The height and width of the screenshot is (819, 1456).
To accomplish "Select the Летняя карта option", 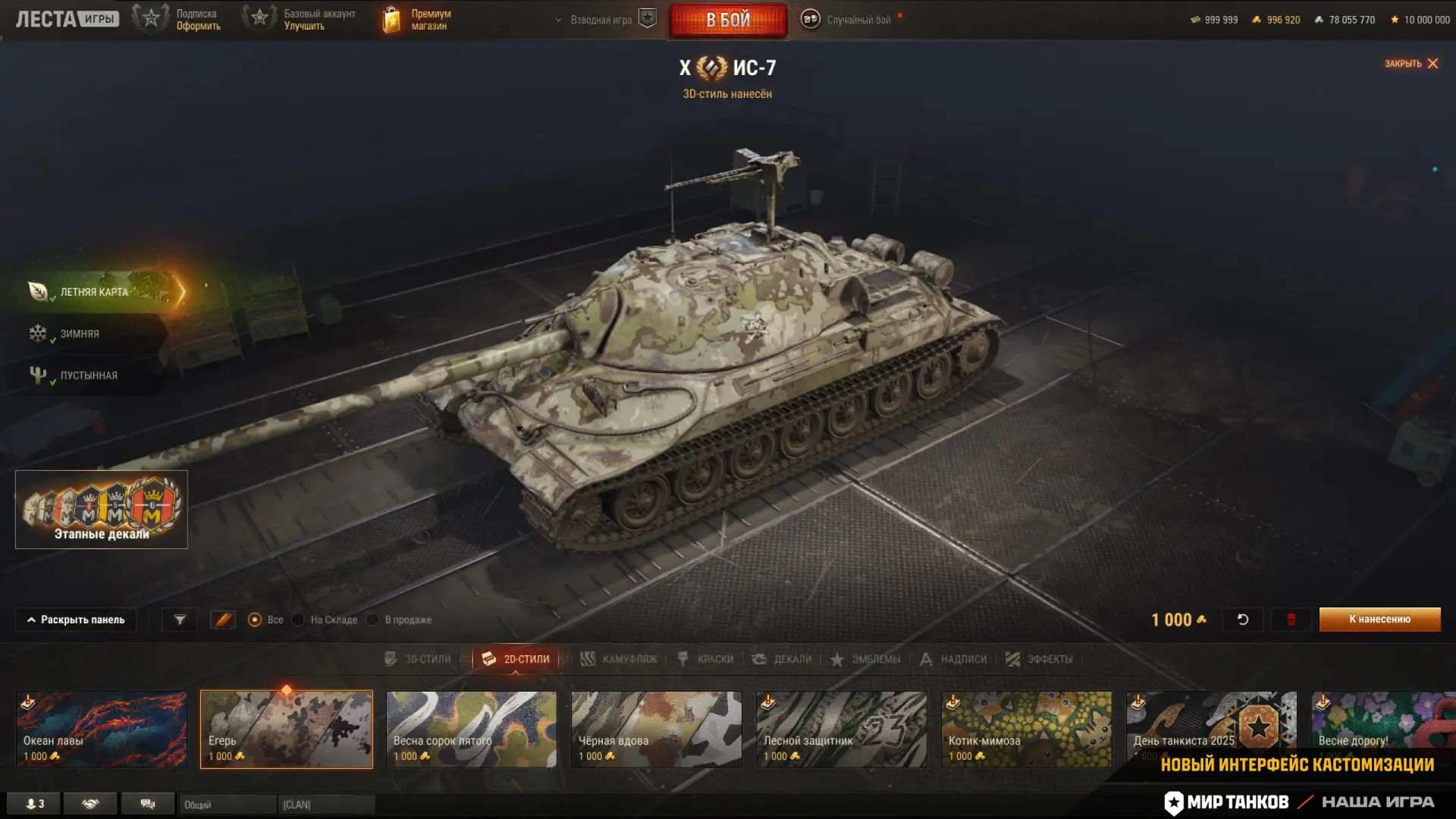I will click(94, 292).
